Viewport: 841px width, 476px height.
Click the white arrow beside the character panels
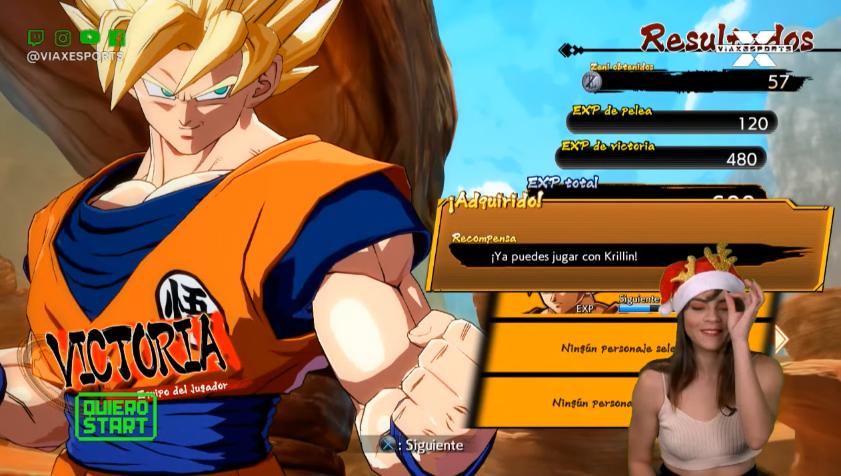781,340
